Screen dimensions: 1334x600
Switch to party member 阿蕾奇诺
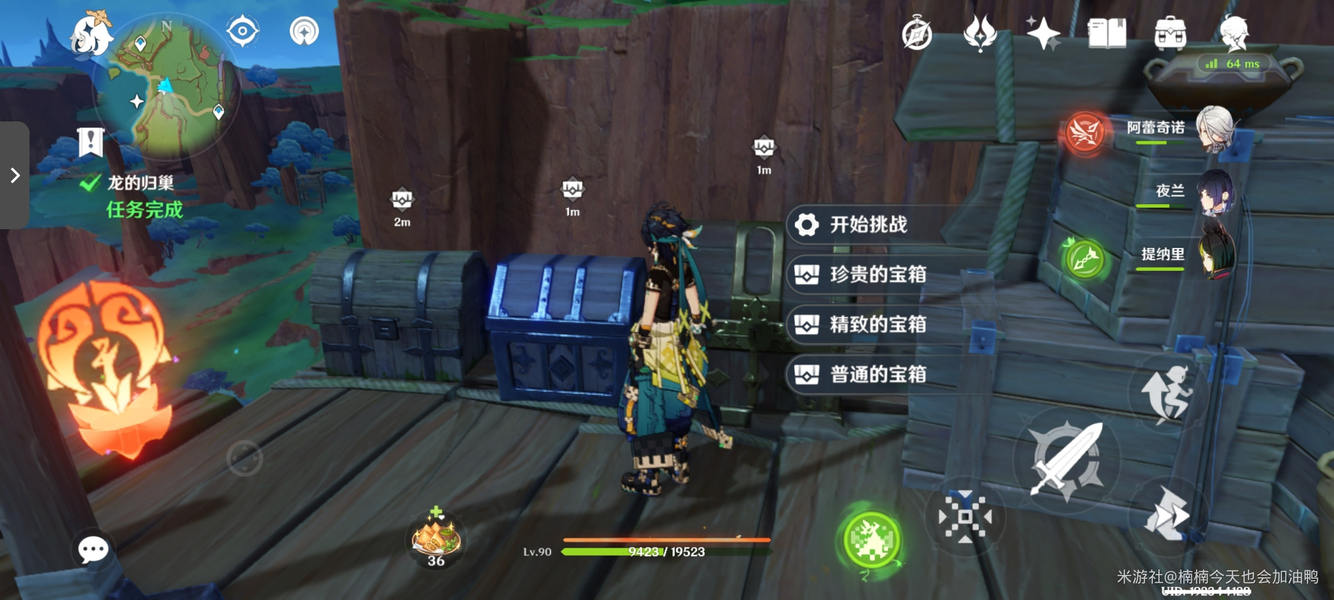(x=1213, y=130)
